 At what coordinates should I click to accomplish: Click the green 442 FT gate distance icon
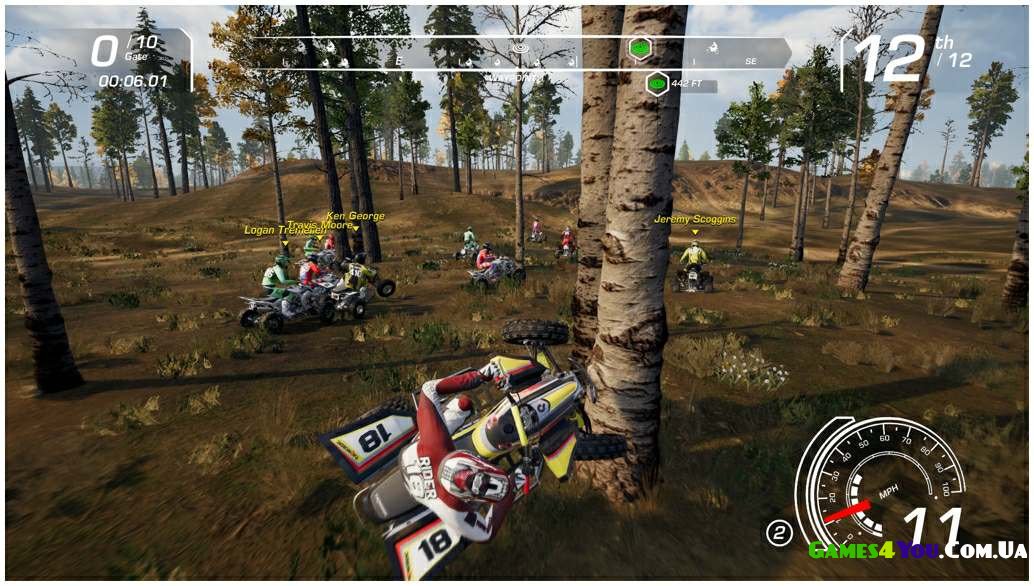coord(657,84)
